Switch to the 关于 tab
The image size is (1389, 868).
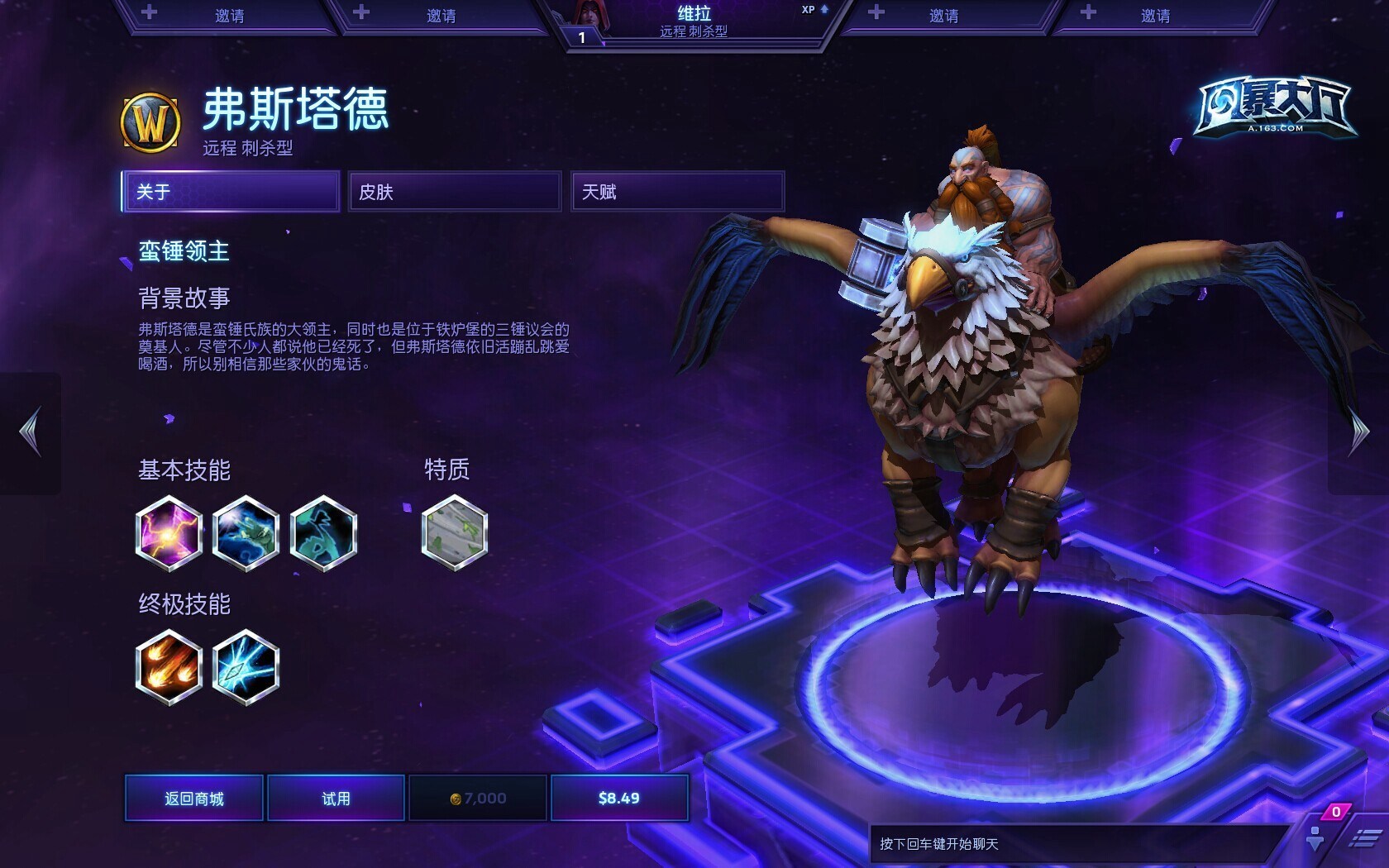click(x=231, y=192)
